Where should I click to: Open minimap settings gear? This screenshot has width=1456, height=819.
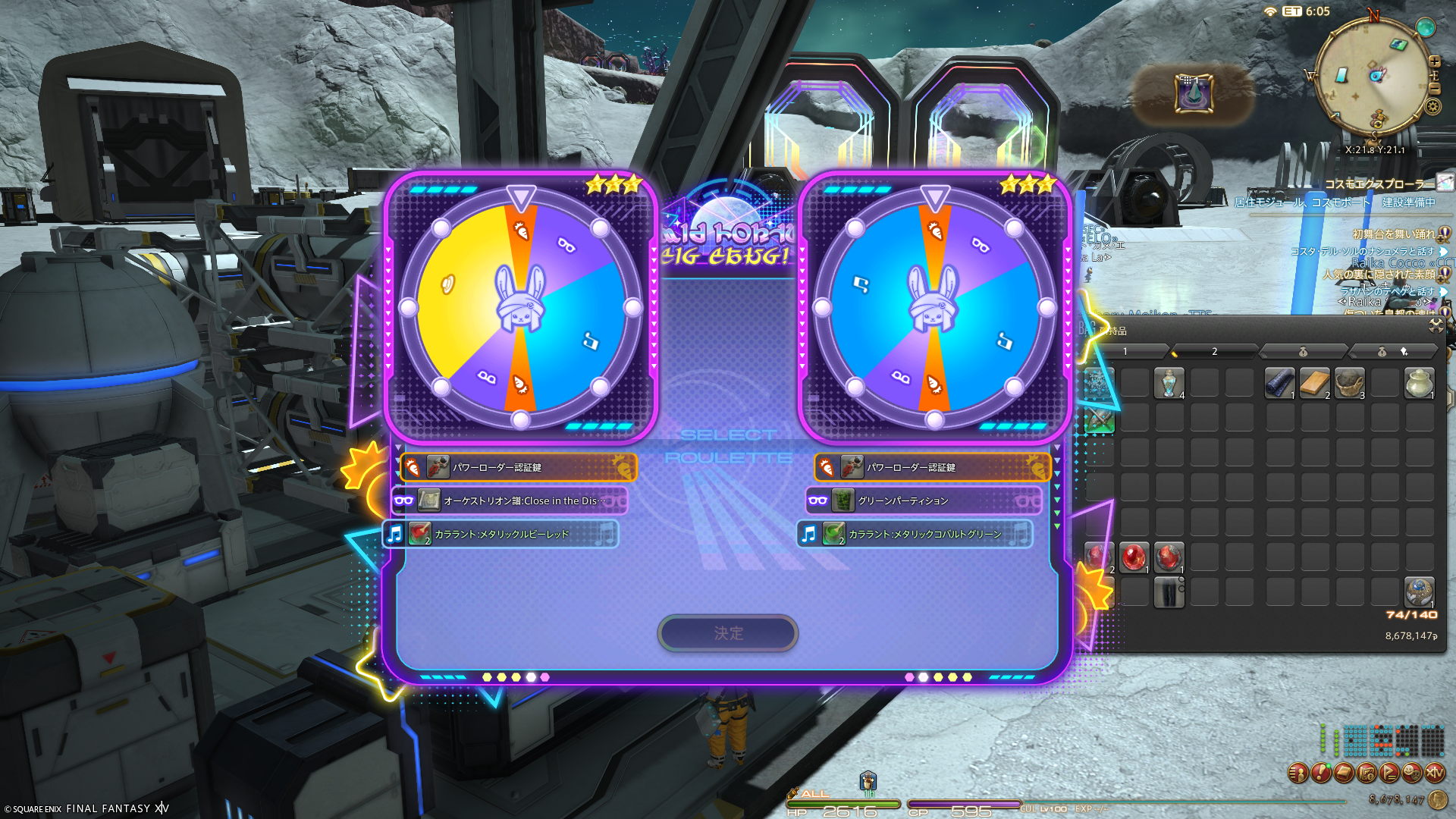pyautogui.click(x=1433, y=106)
